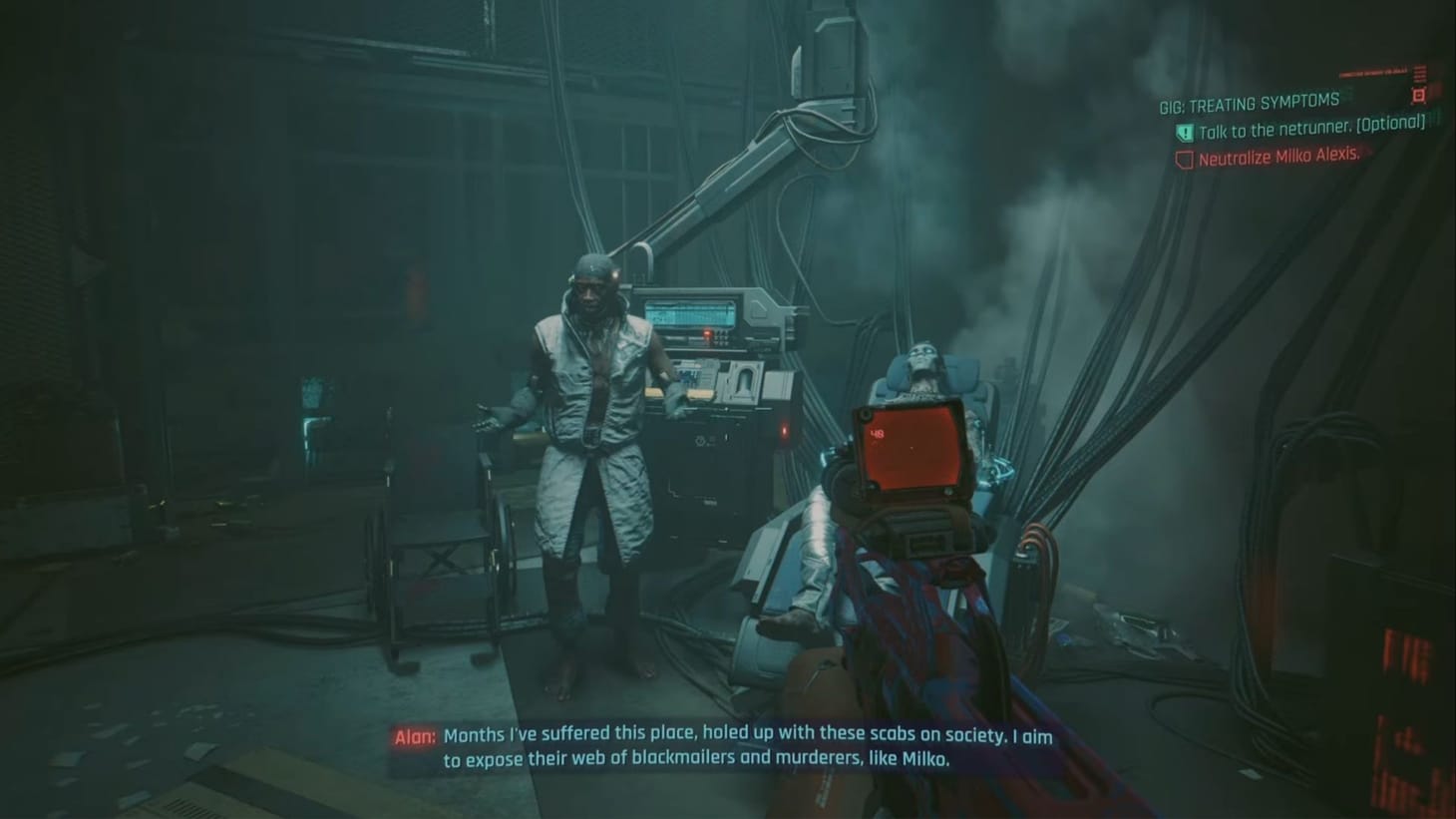Click the red shield icon beside Neutralize objective
Image resolution: width=1456 pixels, height=819 pixels.
[x=1186, y=158]
